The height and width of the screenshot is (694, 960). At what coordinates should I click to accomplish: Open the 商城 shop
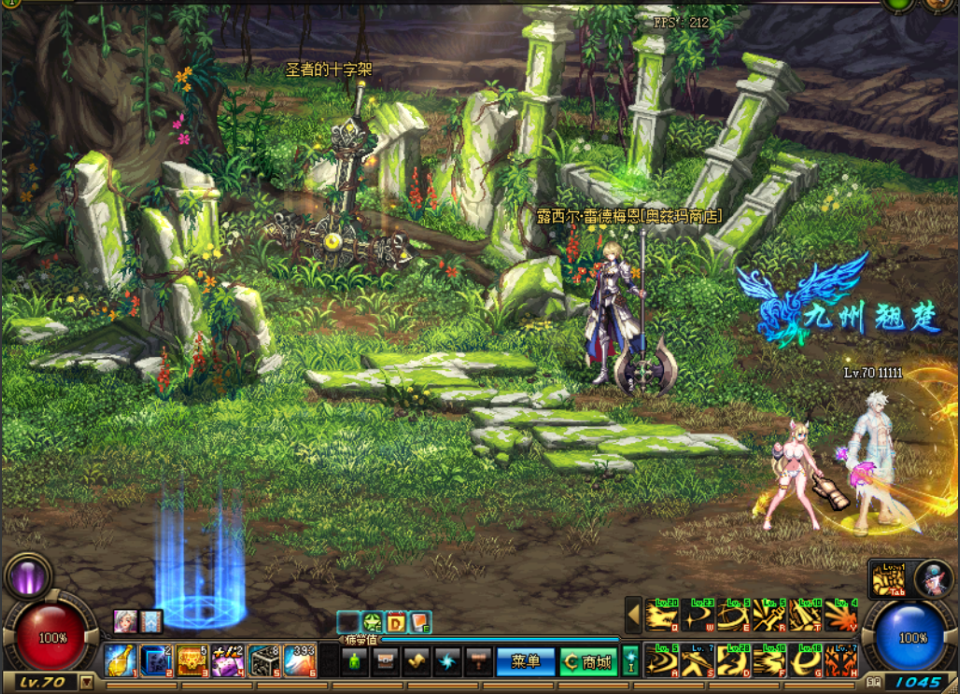(x=587, y=661)
